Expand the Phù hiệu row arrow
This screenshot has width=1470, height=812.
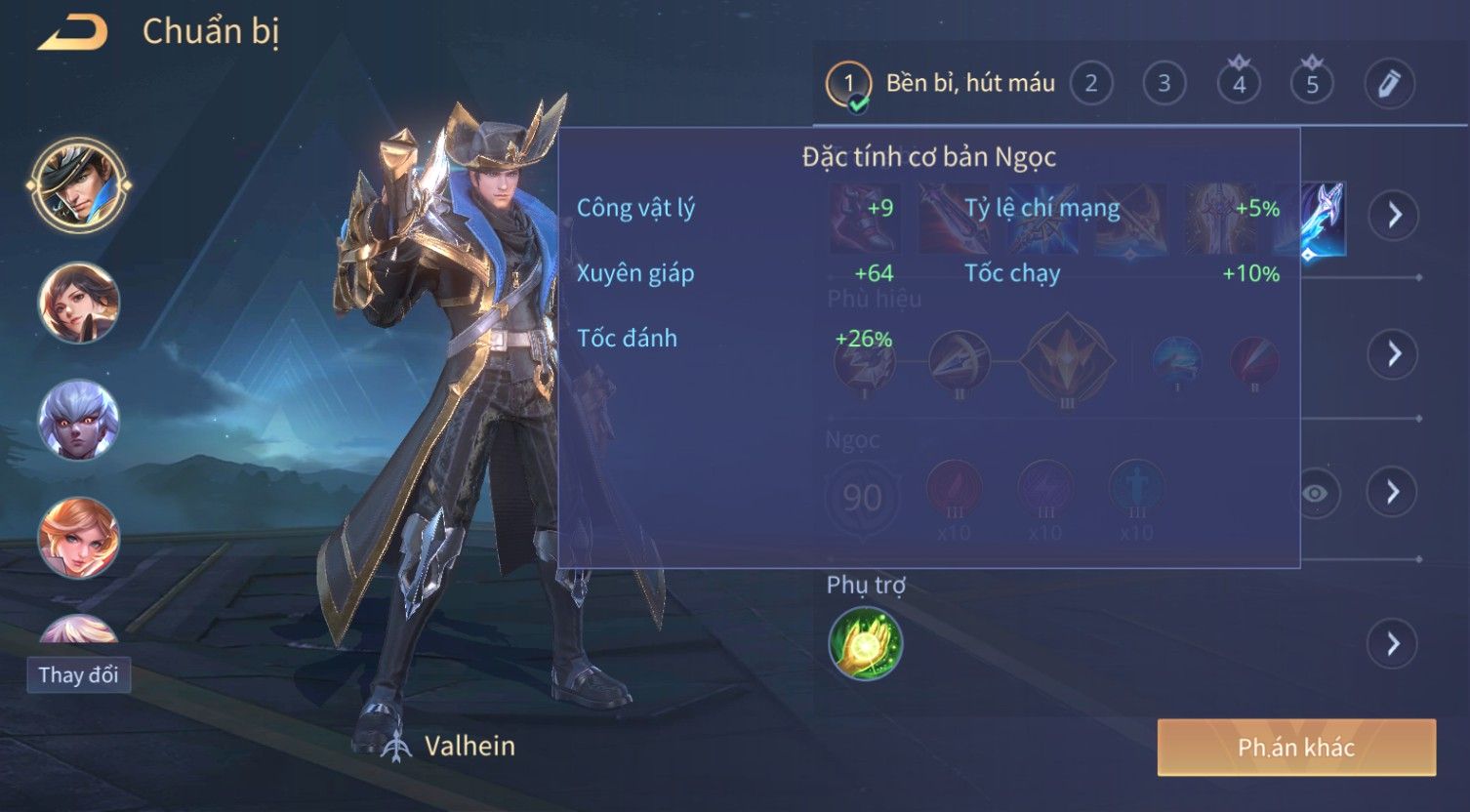coord(1393,353)
